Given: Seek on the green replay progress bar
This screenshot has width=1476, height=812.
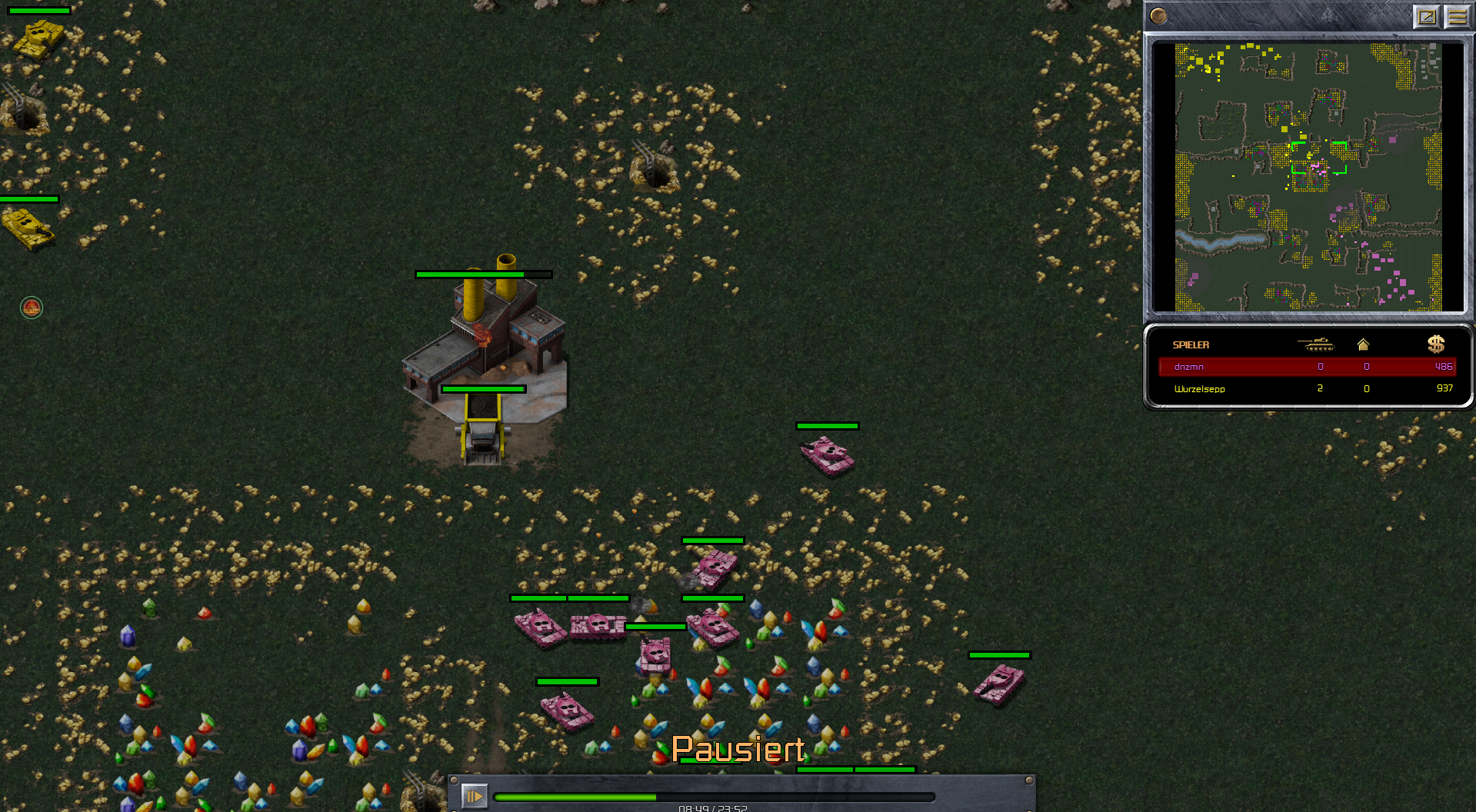Looking at the screenshot, I should click(714, 797).
